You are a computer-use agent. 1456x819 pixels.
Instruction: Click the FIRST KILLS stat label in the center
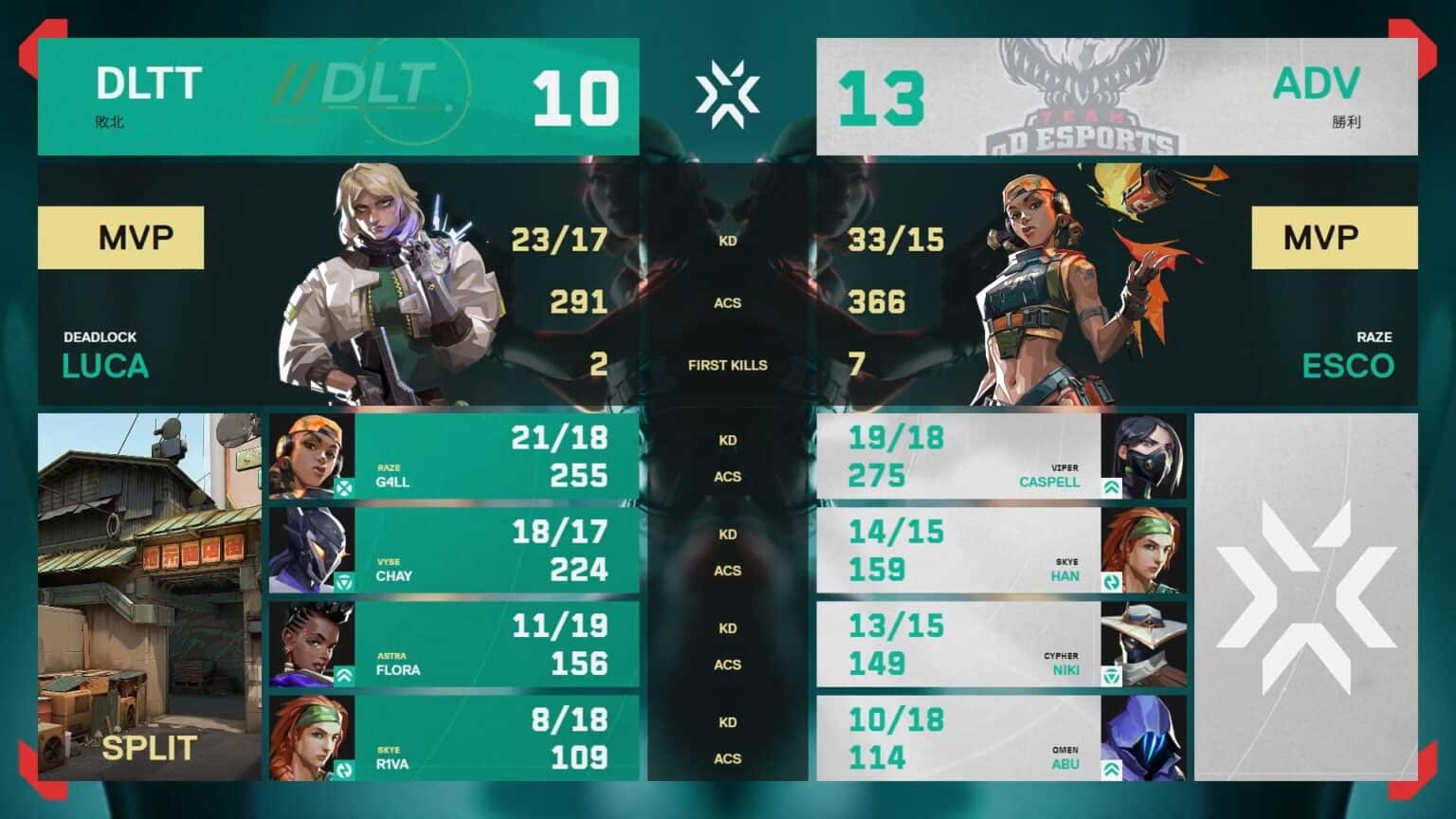coord(727,365)
